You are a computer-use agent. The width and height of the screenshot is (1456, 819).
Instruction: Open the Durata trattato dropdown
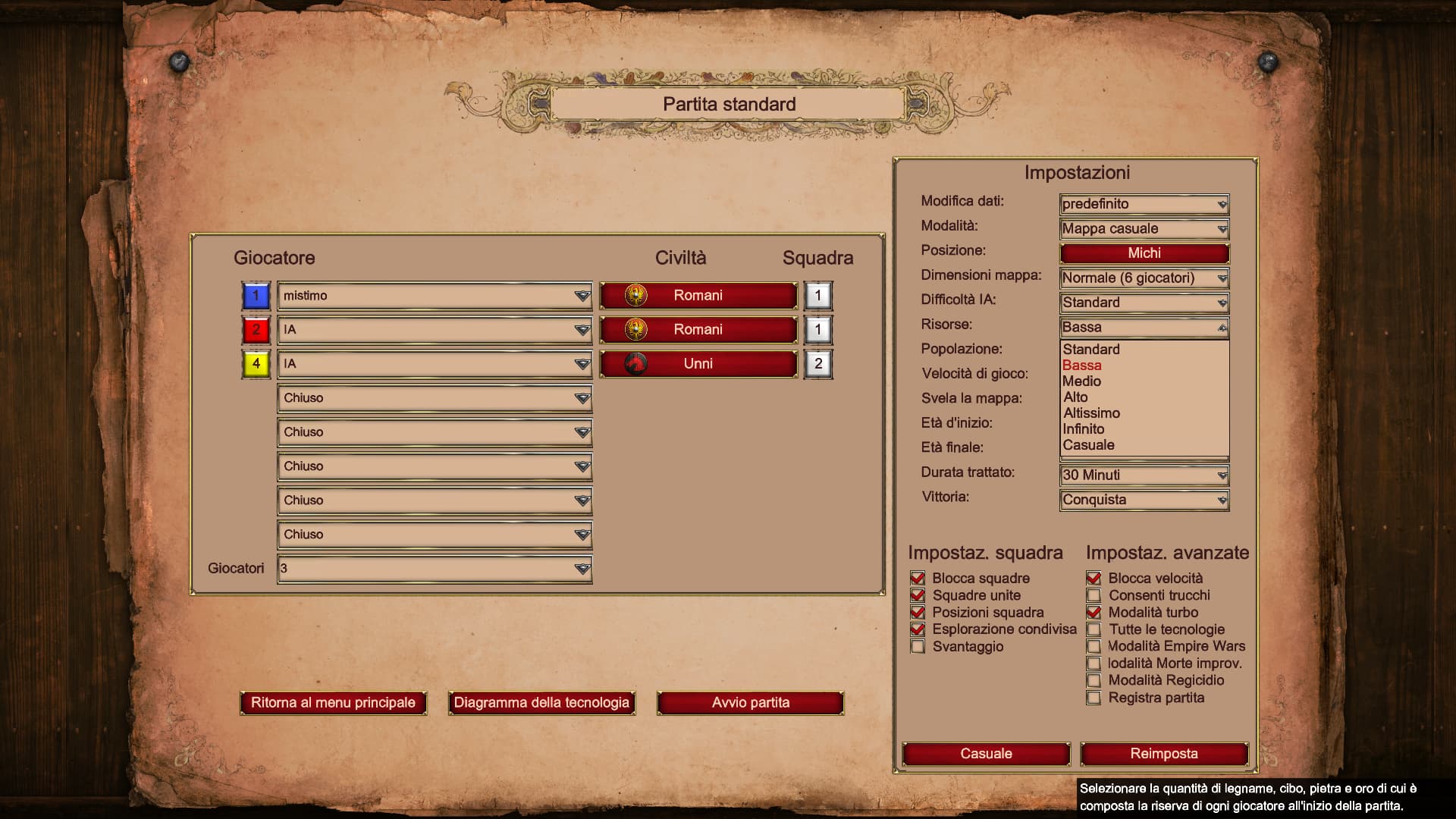pyautogui.click(x=1144, y=475)
